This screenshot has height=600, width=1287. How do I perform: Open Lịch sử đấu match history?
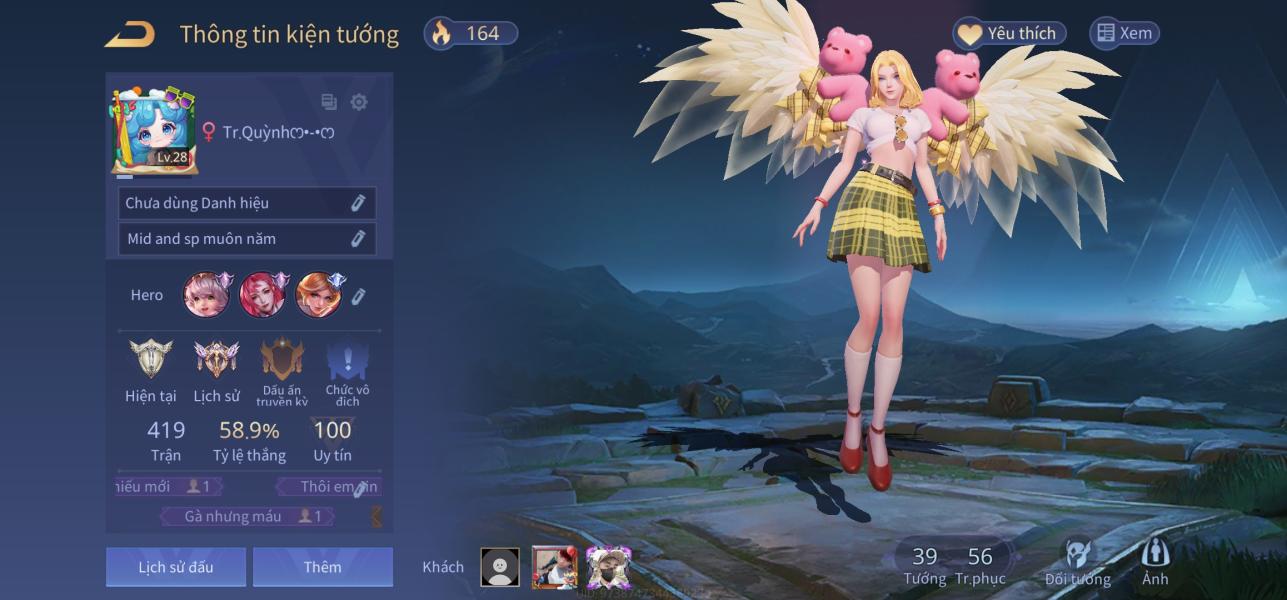pos(176,567)
